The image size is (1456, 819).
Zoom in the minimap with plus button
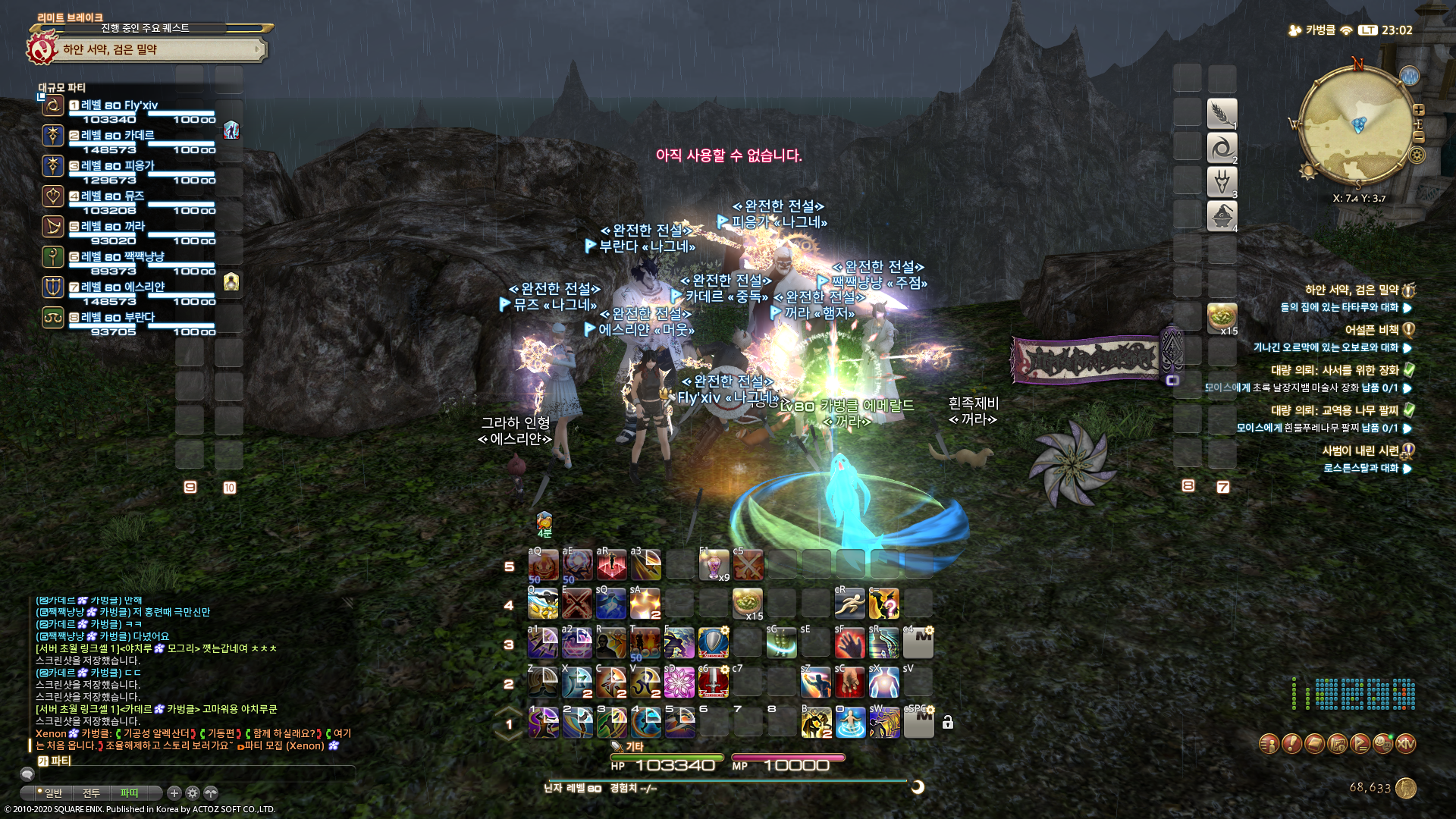tap(1419, 111)
